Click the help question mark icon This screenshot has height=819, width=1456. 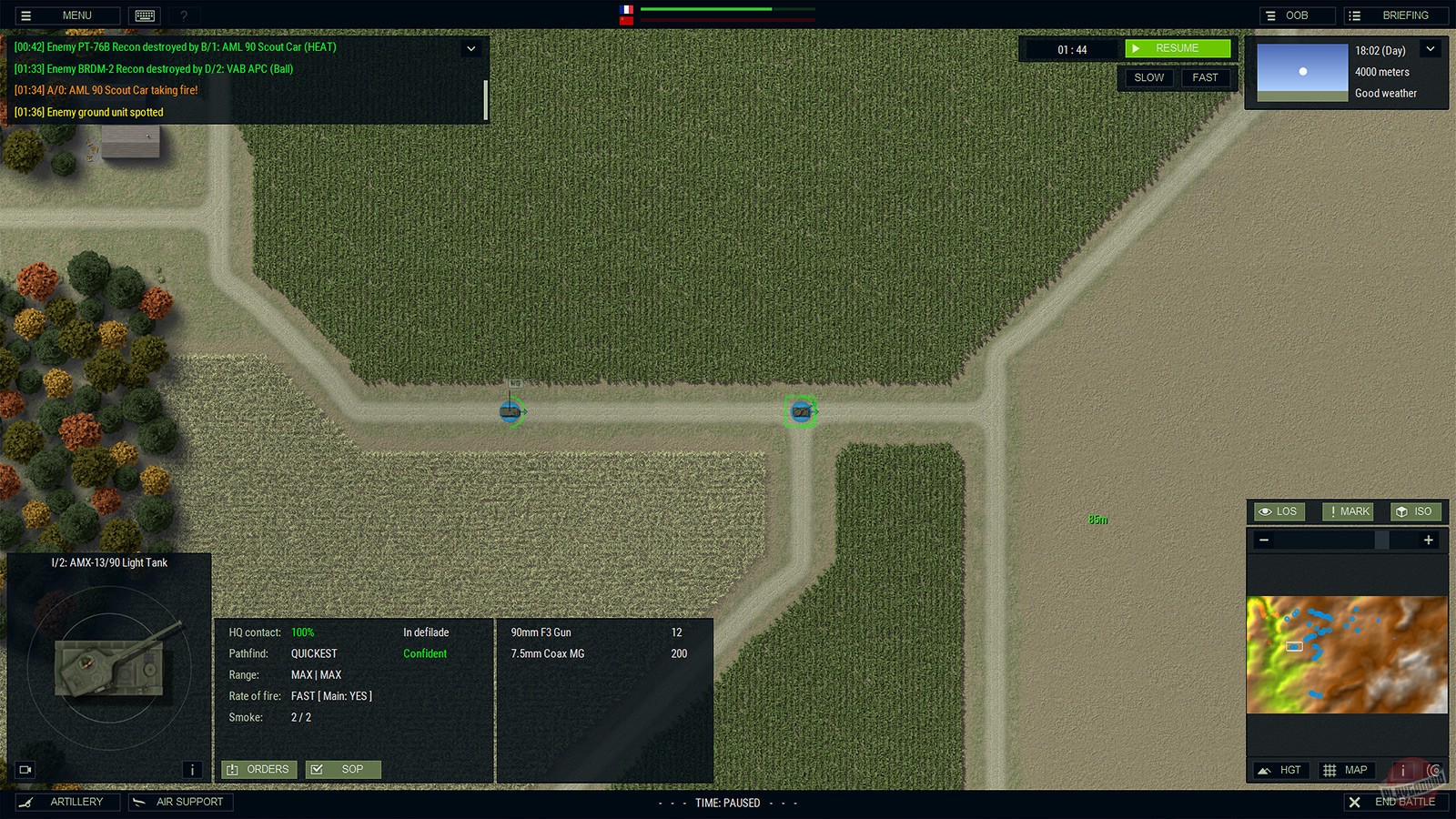tap(182, 15)
